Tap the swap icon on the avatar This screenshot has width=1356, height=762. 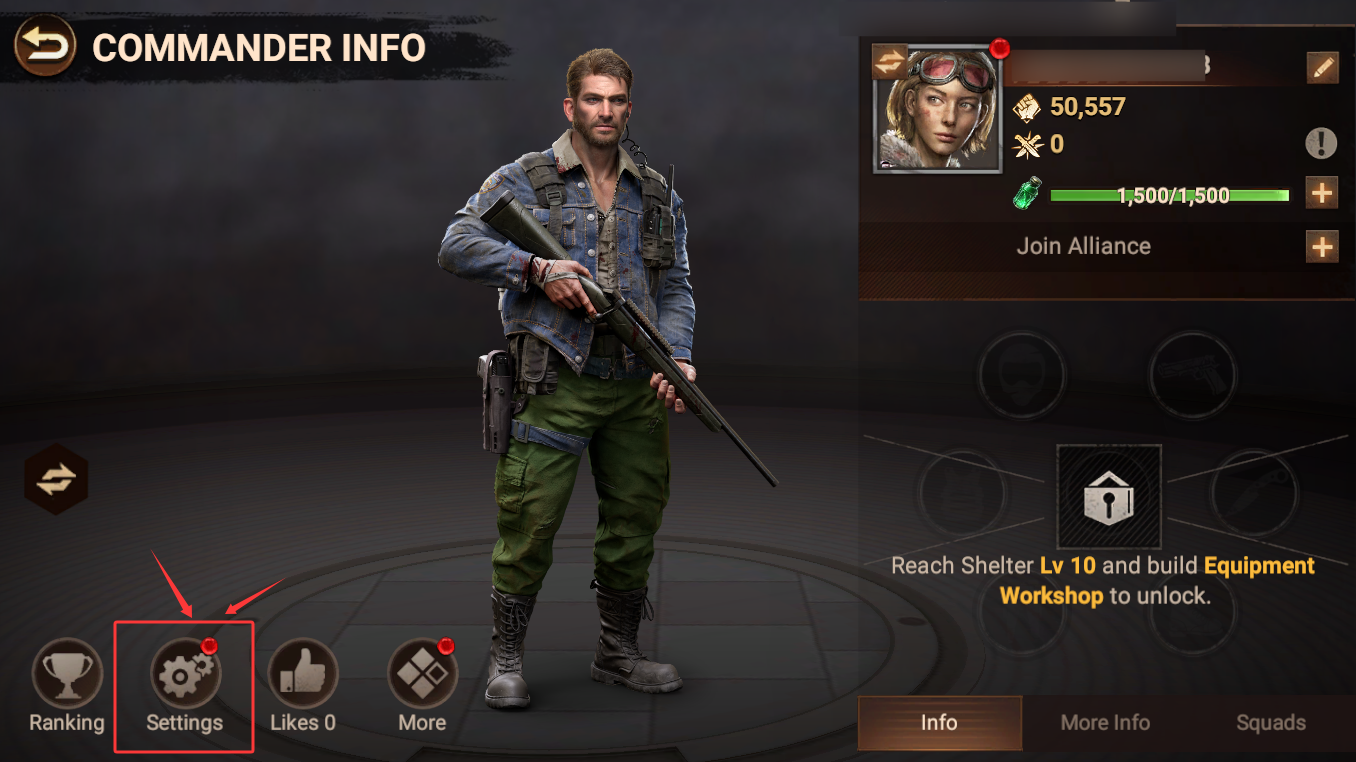(x=889, y=62)
